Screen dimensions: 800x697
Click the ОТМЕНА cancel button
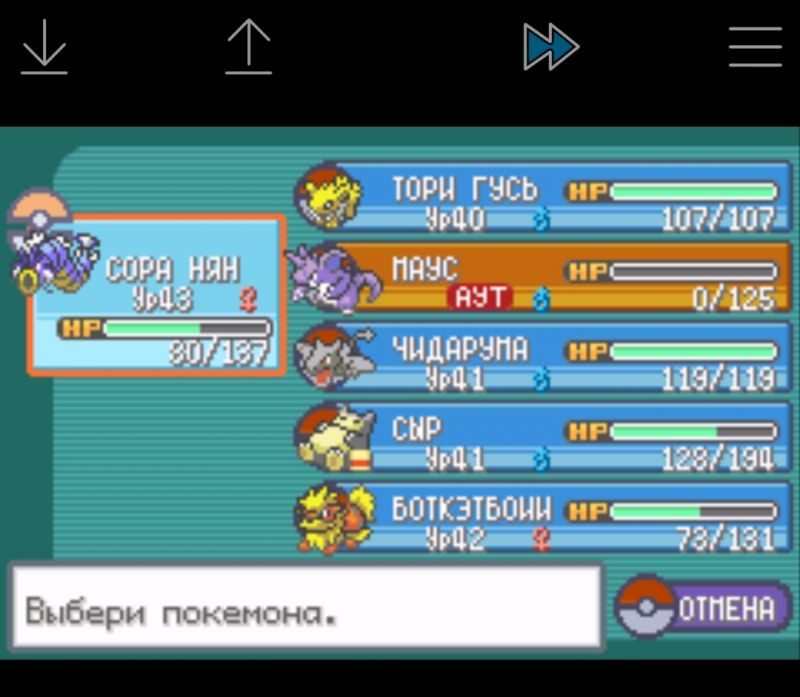click(704, 608)
